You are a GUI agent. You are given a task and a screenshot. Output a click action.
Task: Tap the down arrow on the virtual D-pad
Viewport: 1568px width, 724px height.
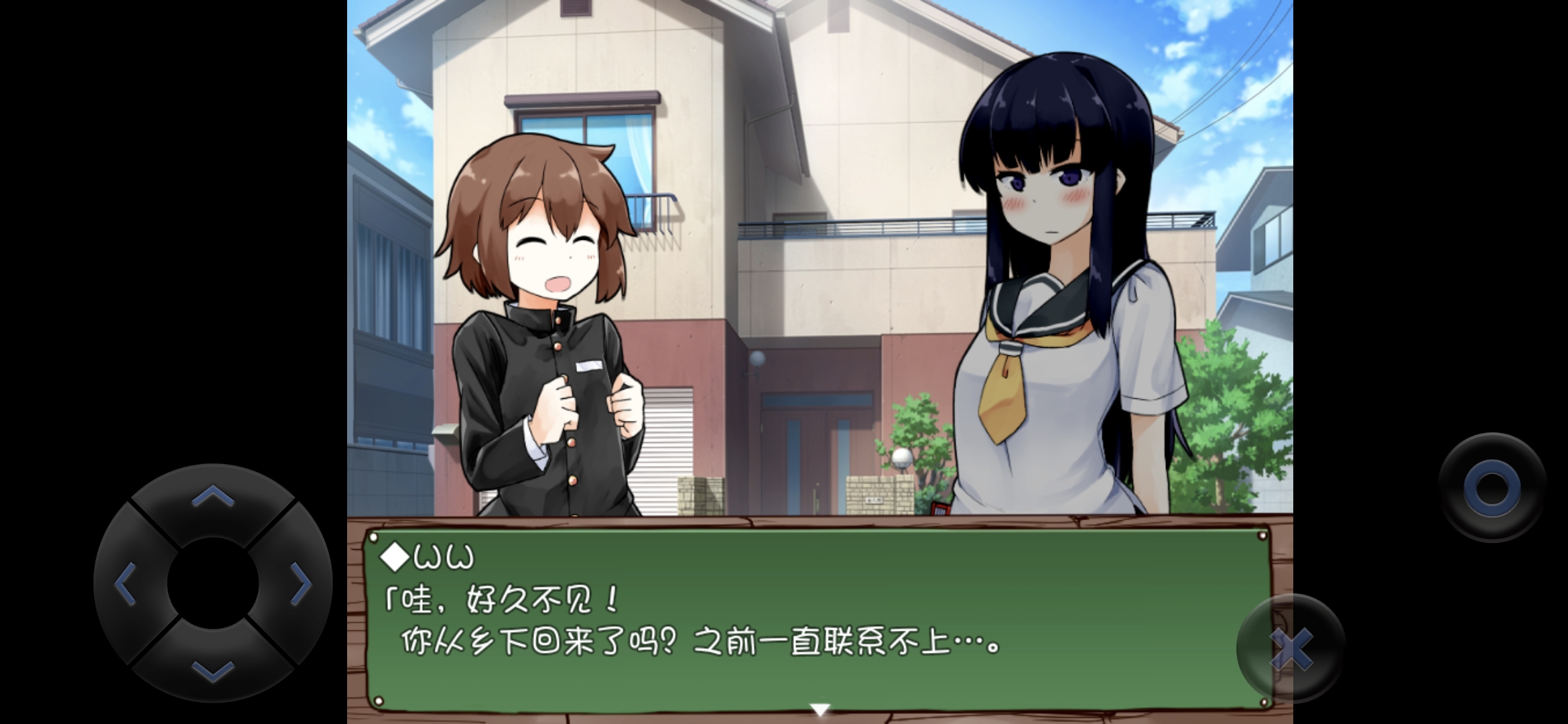(x=213, y=670)
